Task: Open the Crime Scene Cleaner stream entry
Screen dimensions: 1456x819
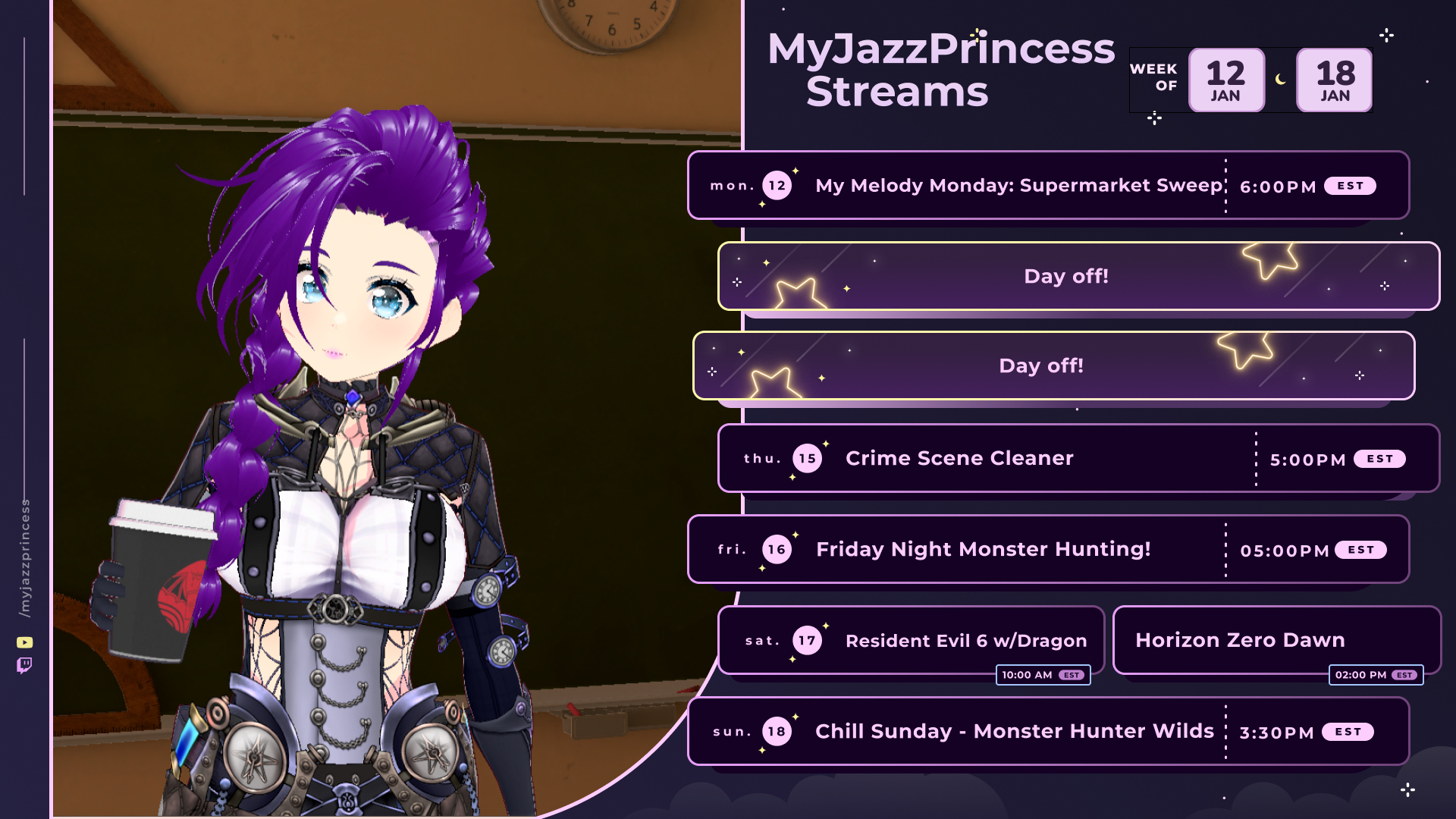Action: (959, 459)
